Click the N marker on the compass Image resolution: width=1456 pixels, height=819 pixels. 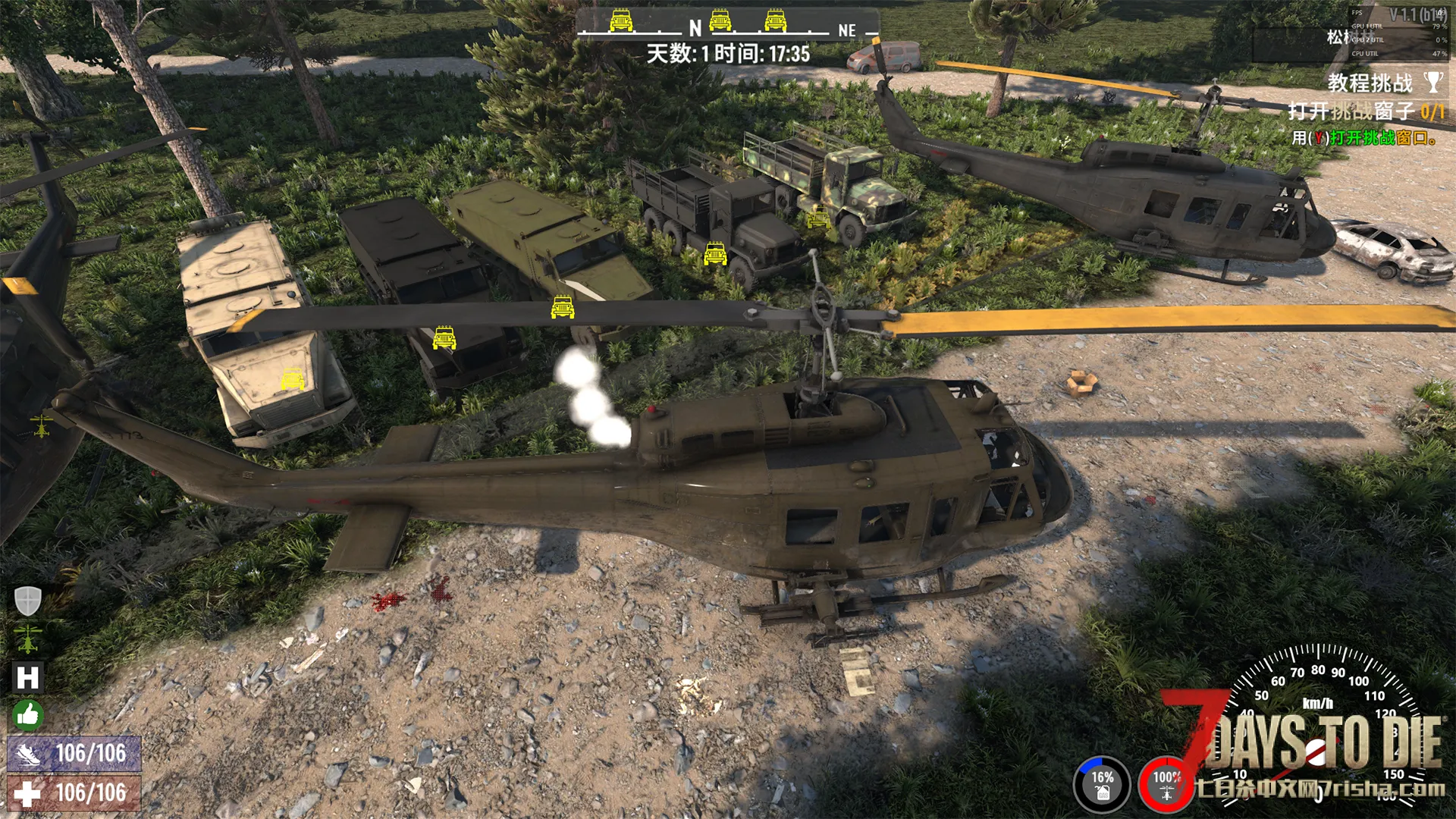point(695,29)
